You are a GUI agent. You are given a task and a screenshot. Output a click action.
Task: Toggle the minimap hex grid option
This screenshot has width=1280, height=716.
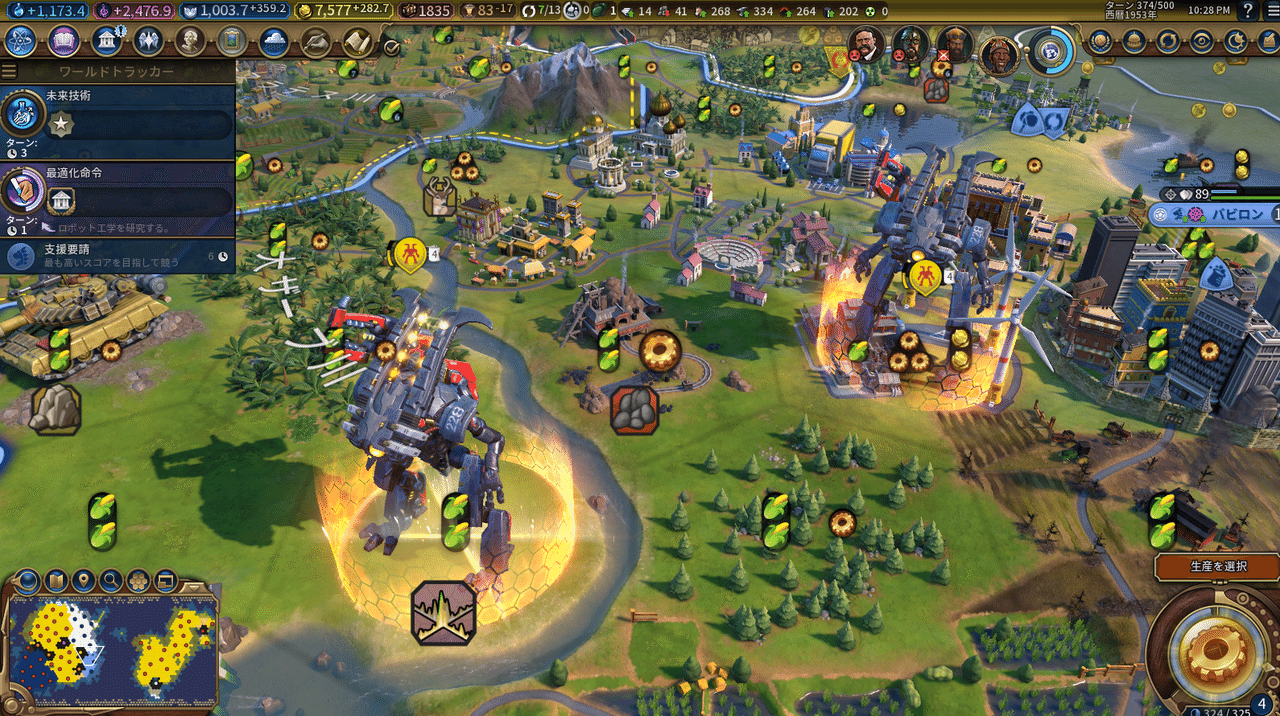pos(138,580)
